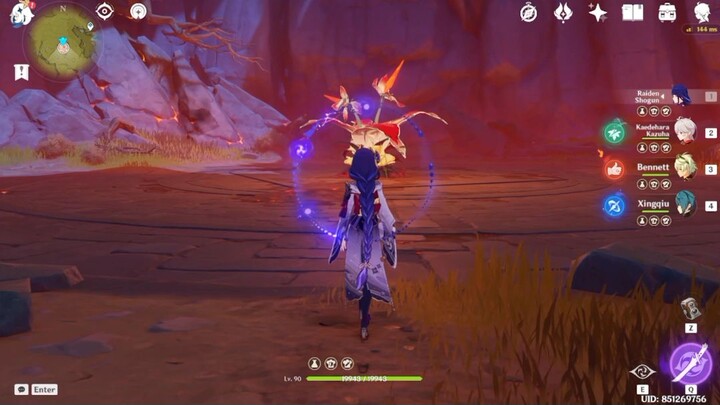Image resolution: width=720 pixels, height=405 pixels.
Task: Open the chat box with Enter label
Action: 35,389
